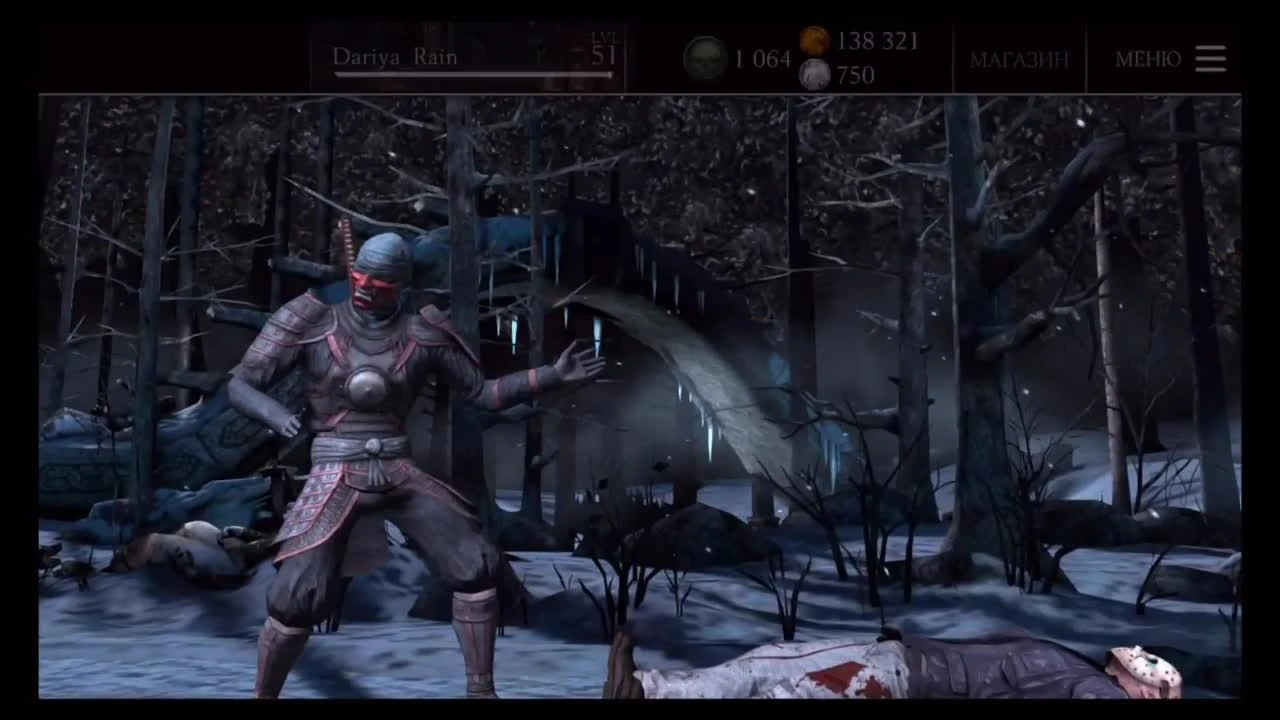The image size is (1280, 720).
Task: Open the hamburger menu icon beside МЕНЮ
Action: click(x=1210, y=59)
